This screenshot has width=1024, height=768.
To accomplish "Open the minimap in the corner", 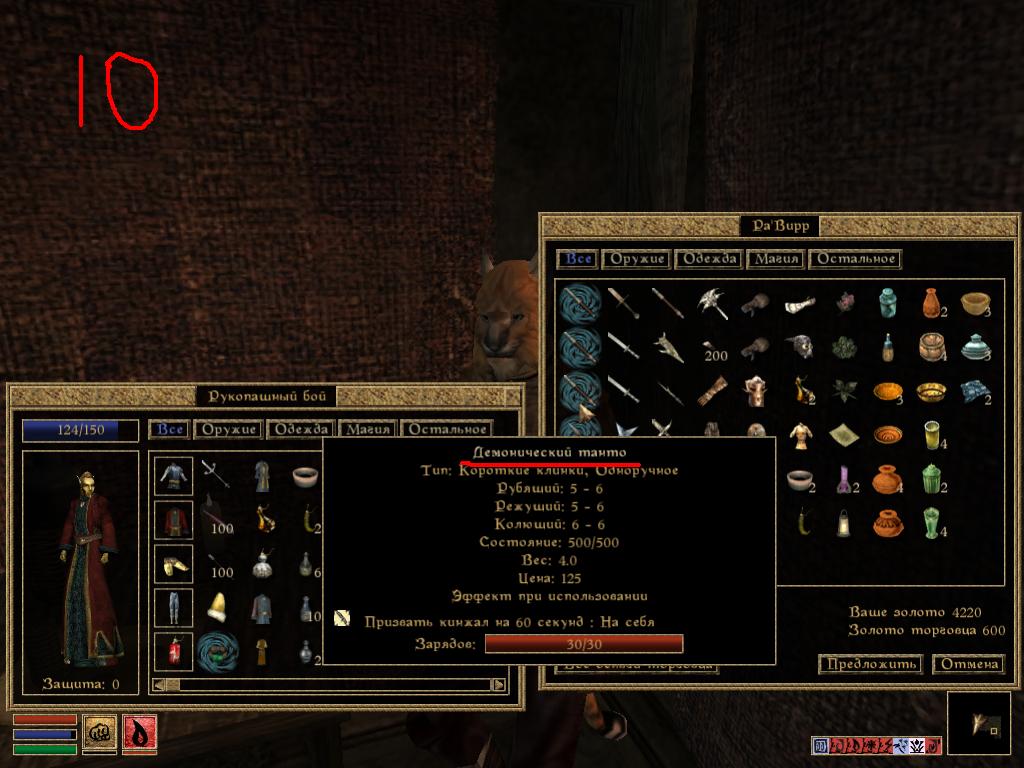I will pos(976,723).
